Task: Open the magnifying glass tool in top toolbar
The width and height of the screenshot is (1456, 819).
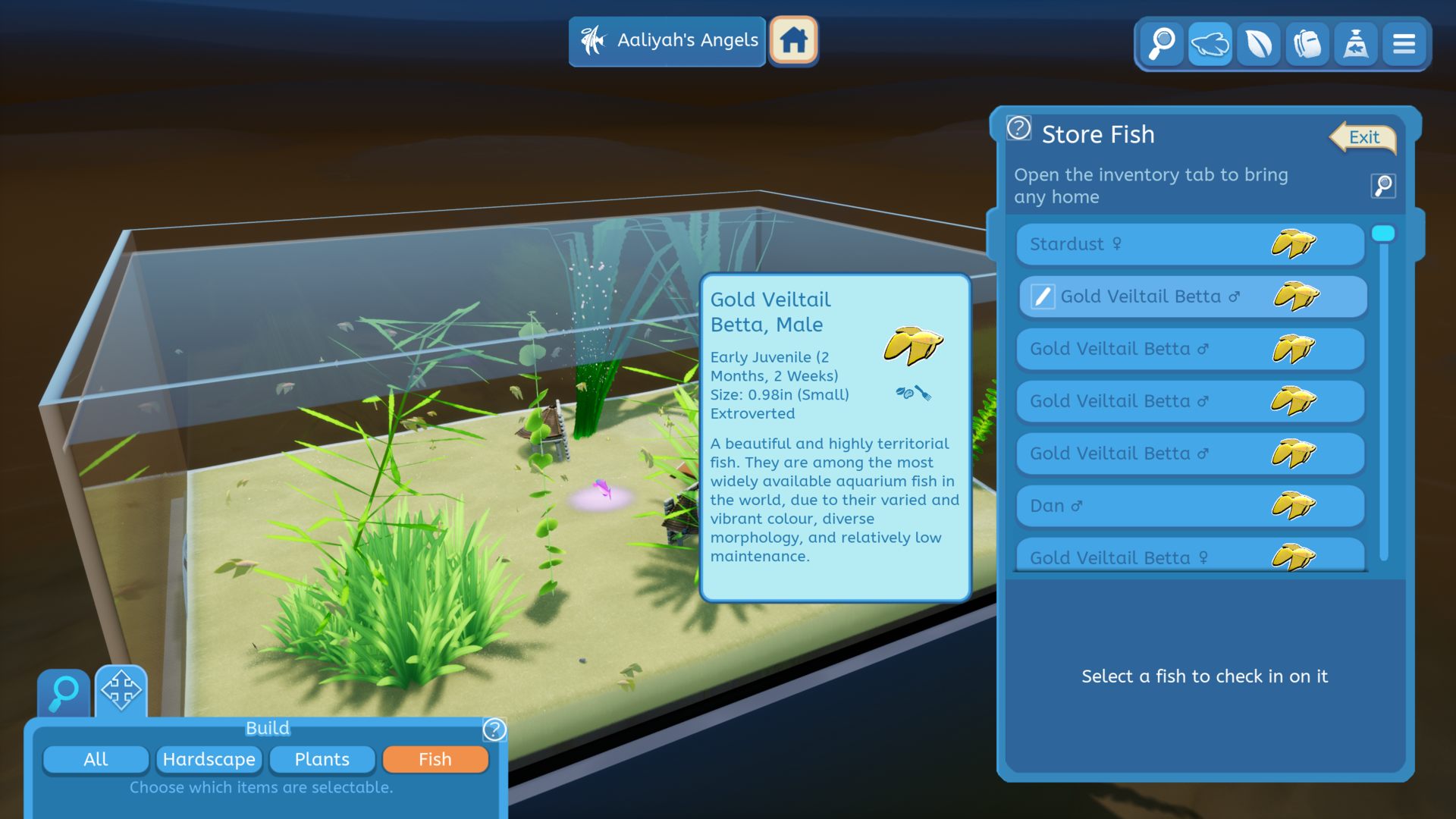Action: coord(1161,44)
